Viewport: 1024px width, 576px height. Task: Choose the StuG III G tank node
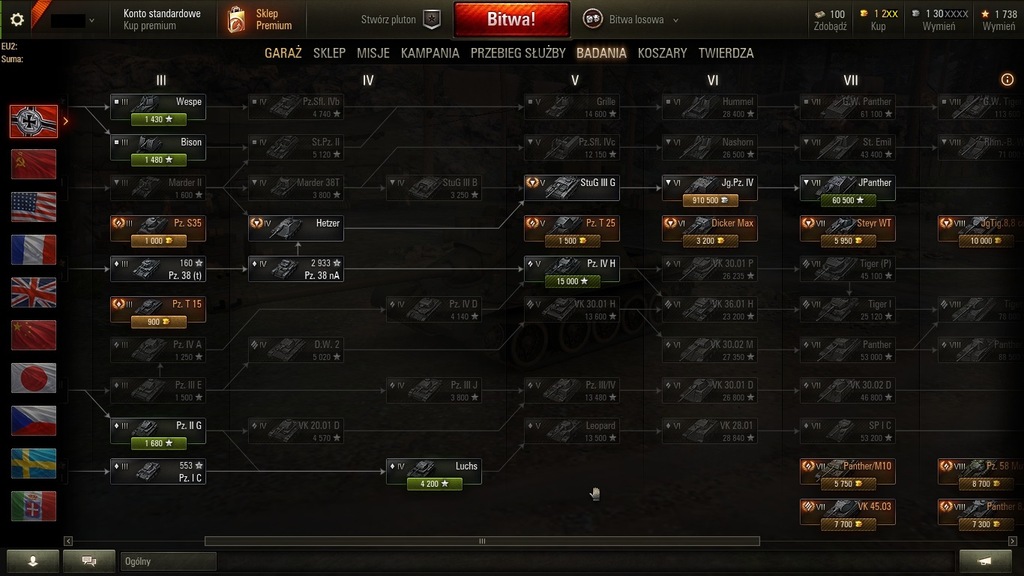[x=571, y=187]
